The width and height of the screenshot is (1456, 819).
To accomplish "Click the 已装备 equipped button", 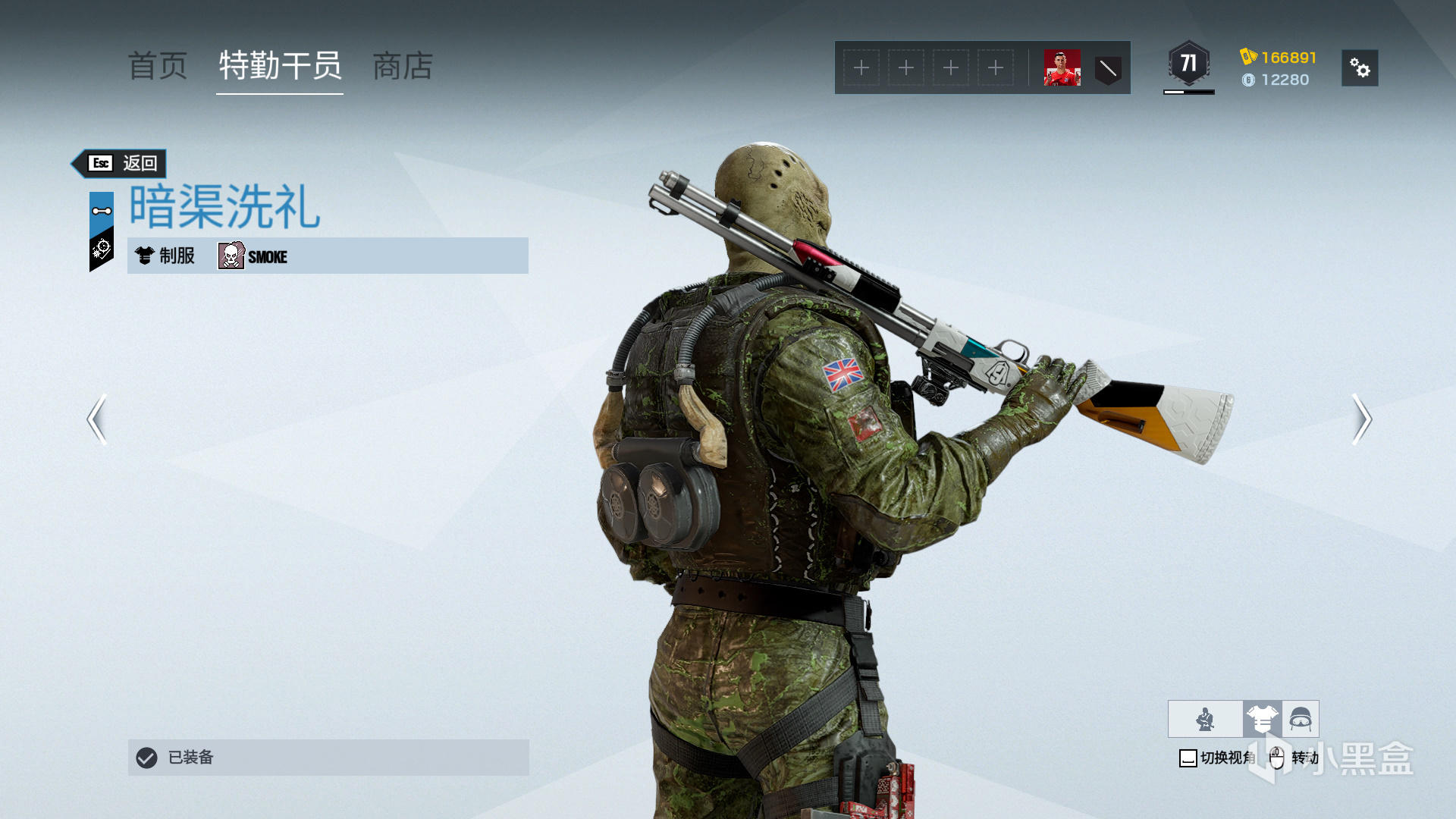I will pos(328,757).
